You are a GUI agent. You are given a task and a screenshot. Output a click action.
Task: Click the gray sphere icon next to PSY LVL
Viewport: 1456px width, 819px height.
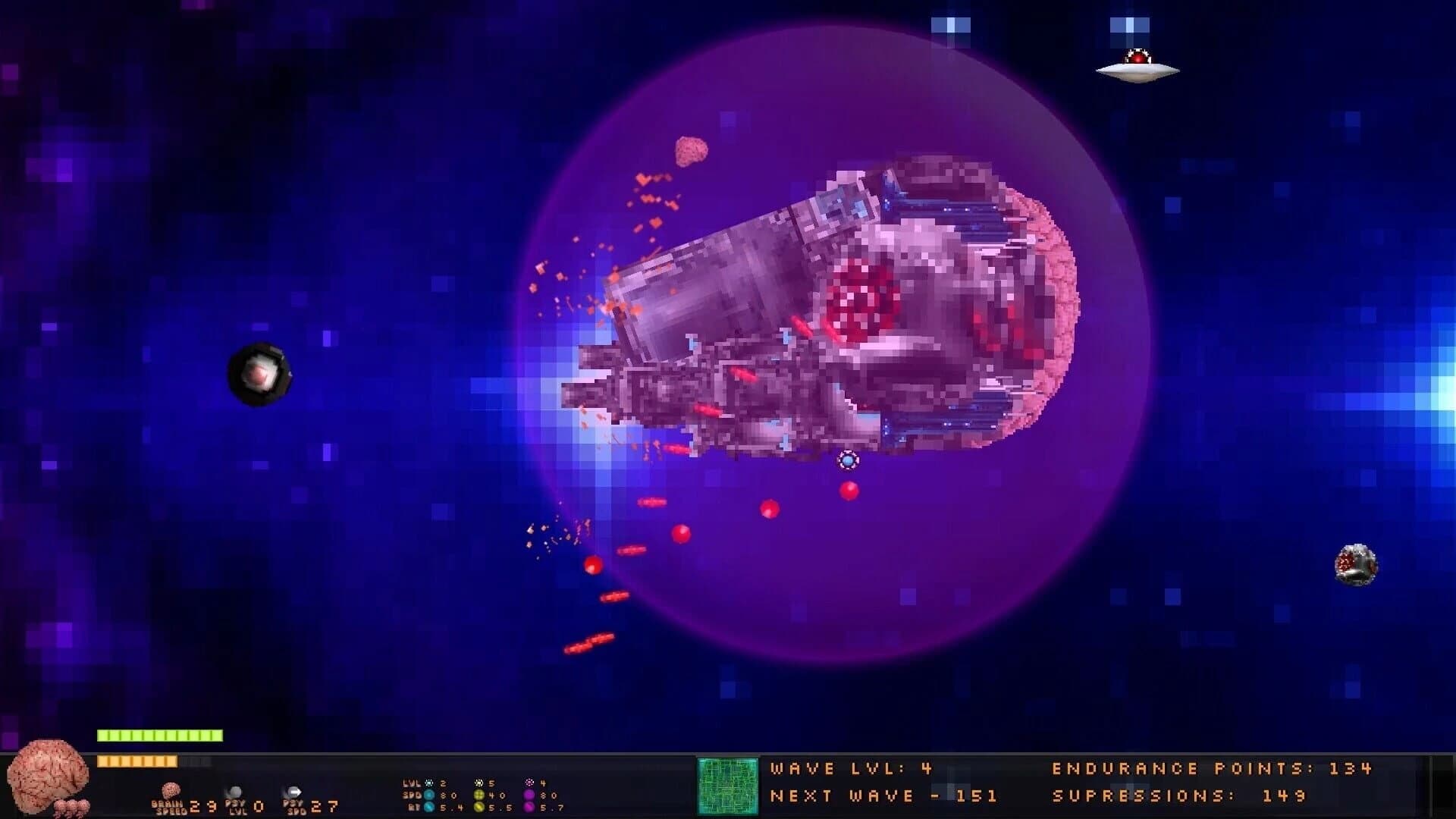click(235, 791)
